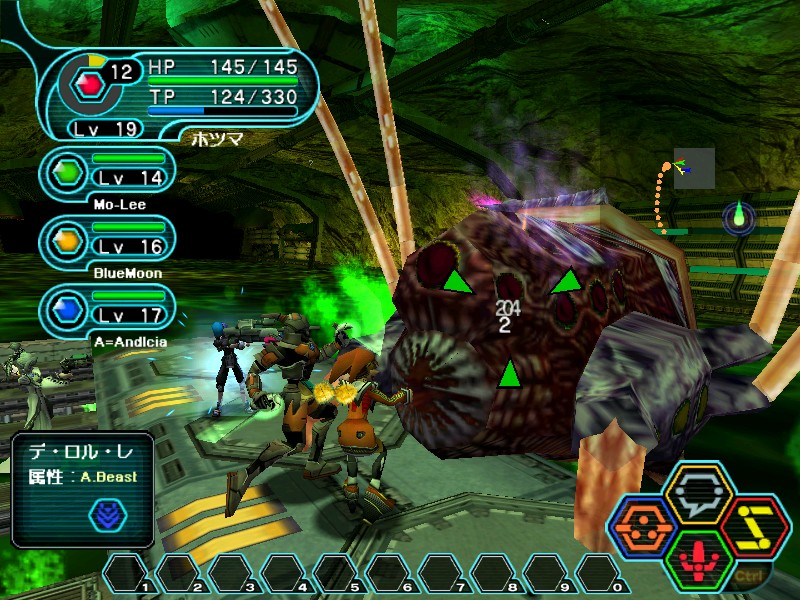800x600 pixels.
Task: Select party member BlueMoon's status panel
Action: click(x=108, y=240)
